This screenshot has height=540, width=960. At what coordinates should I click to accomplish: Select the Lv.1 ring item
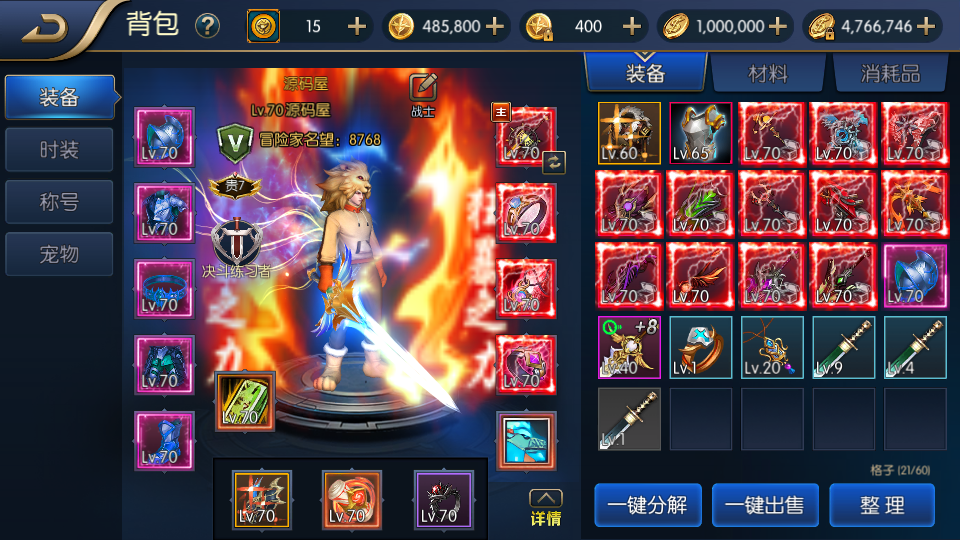(700, 348)
